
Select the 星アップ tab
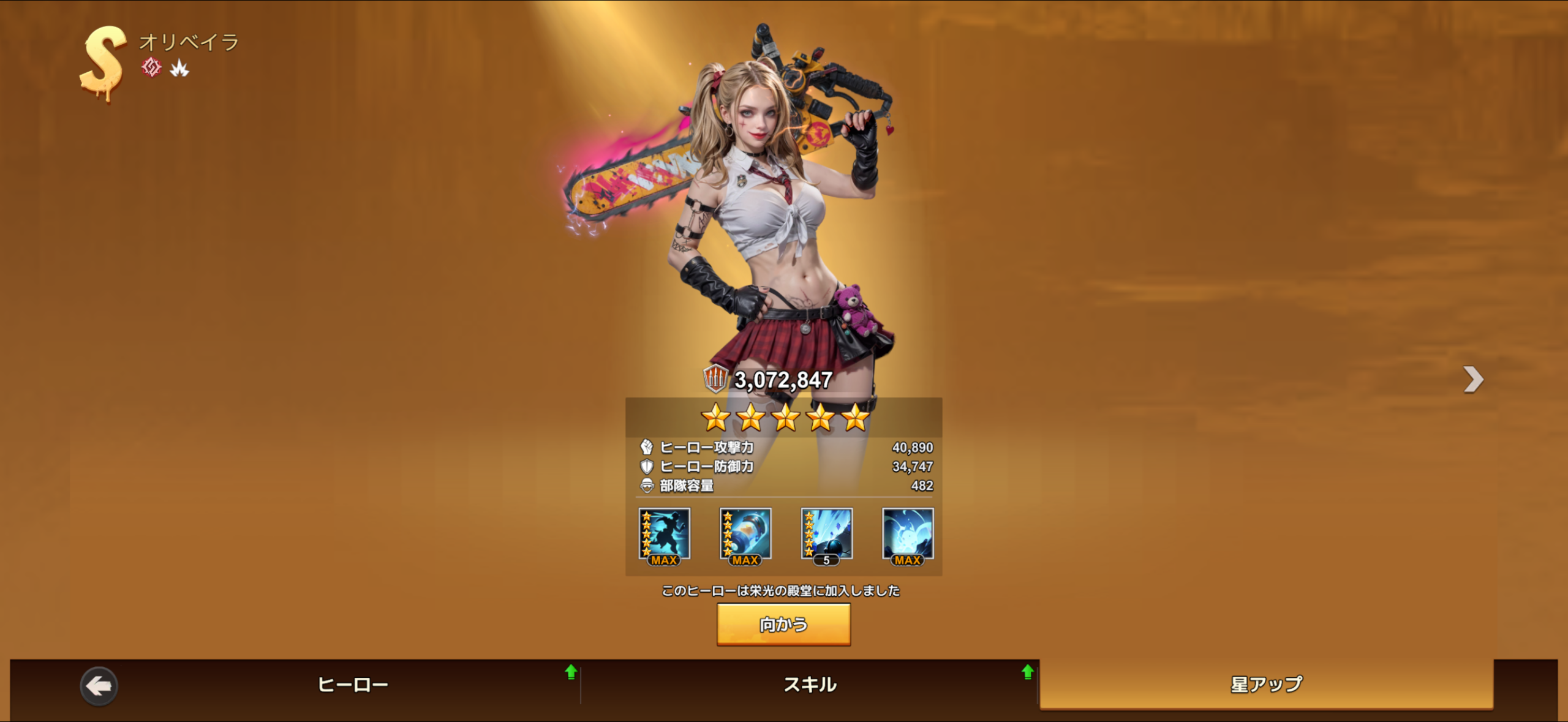pos(1266,685)
